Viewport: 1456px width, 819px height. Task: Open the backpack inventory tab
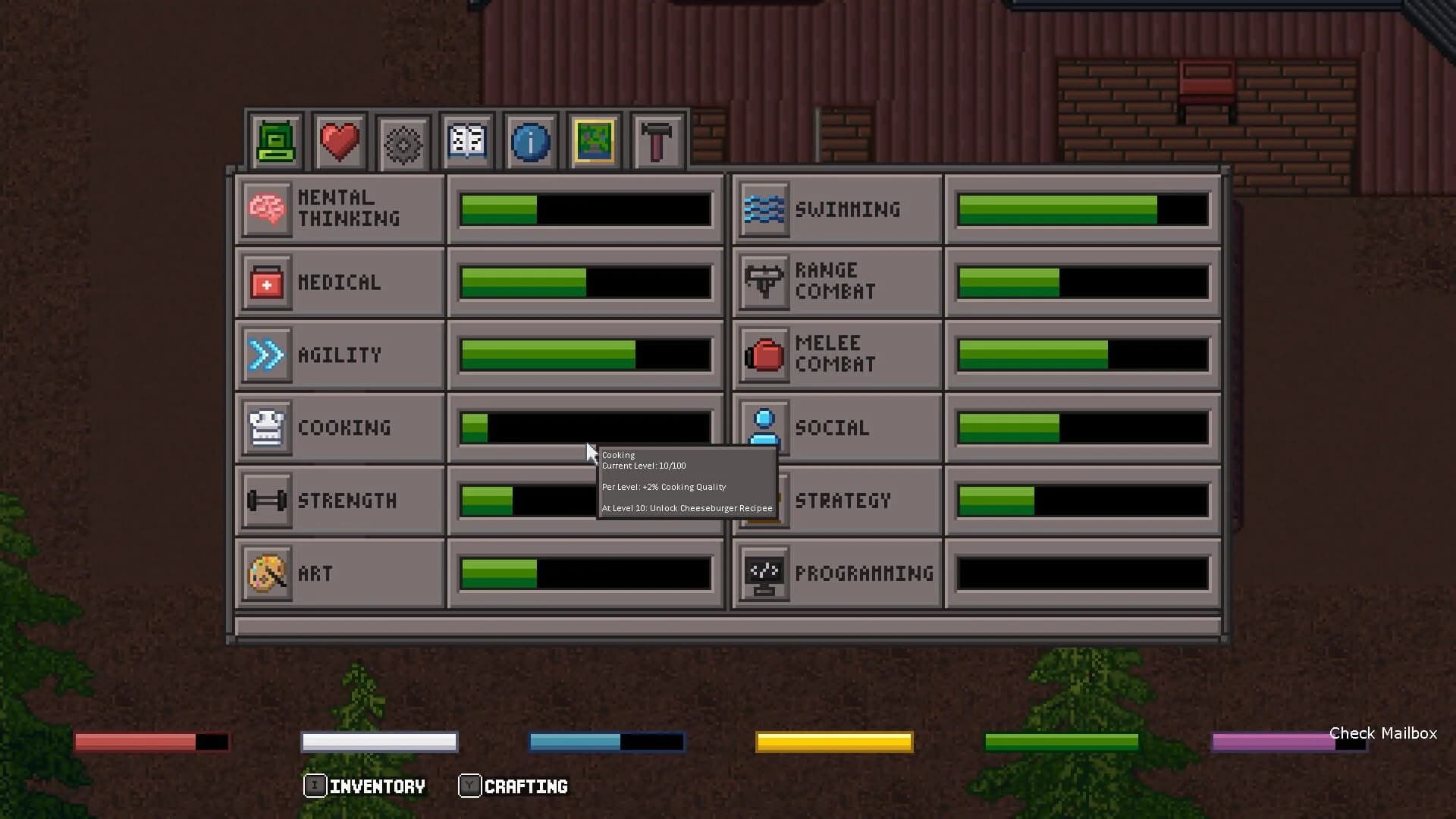point(276,140)
